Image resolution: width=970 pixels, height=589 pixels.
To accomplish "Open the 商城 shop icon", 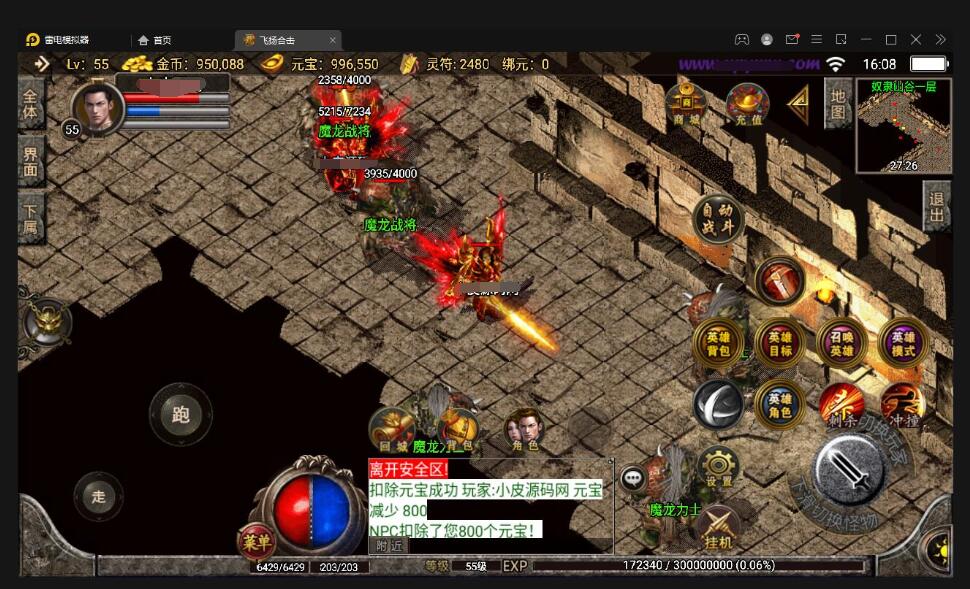I will pyautogui.click(x=686, y=103).
